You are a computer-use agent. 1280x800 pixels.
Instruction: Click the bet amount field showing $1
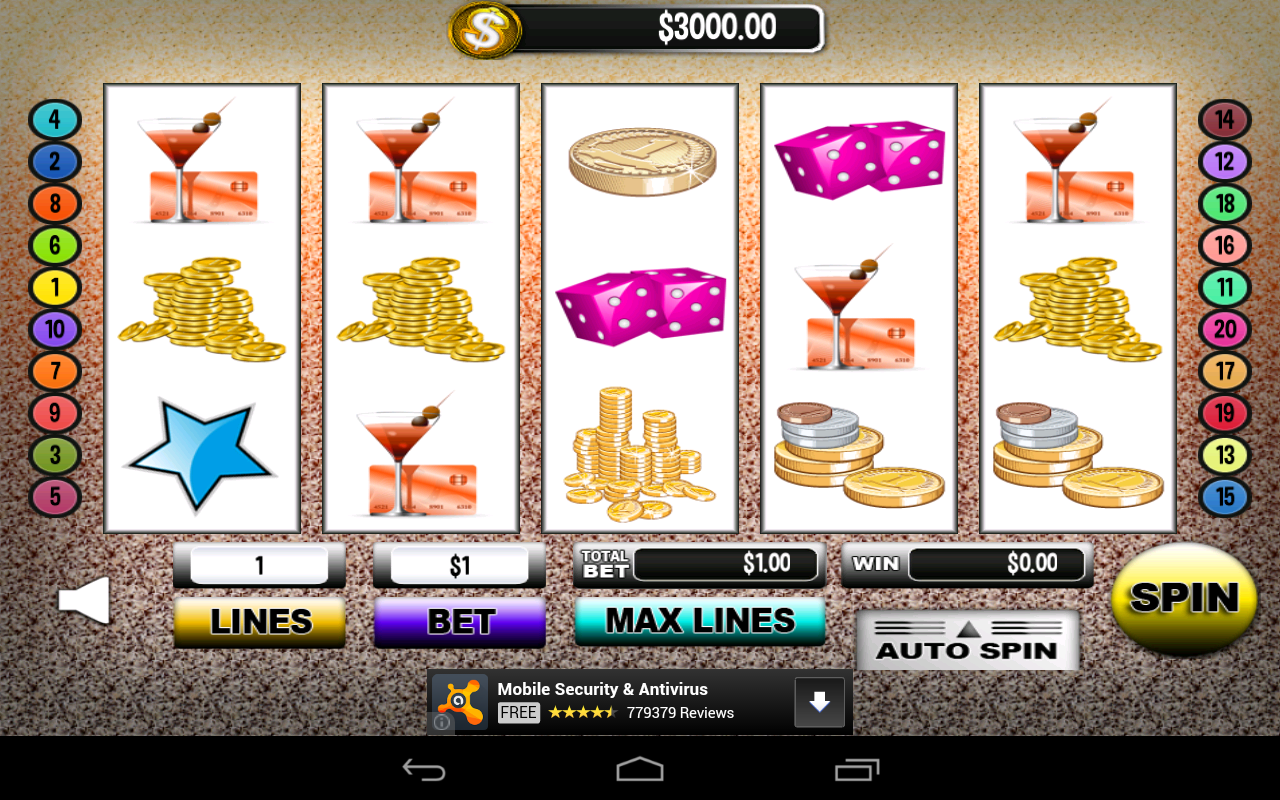tap(459, 564)
